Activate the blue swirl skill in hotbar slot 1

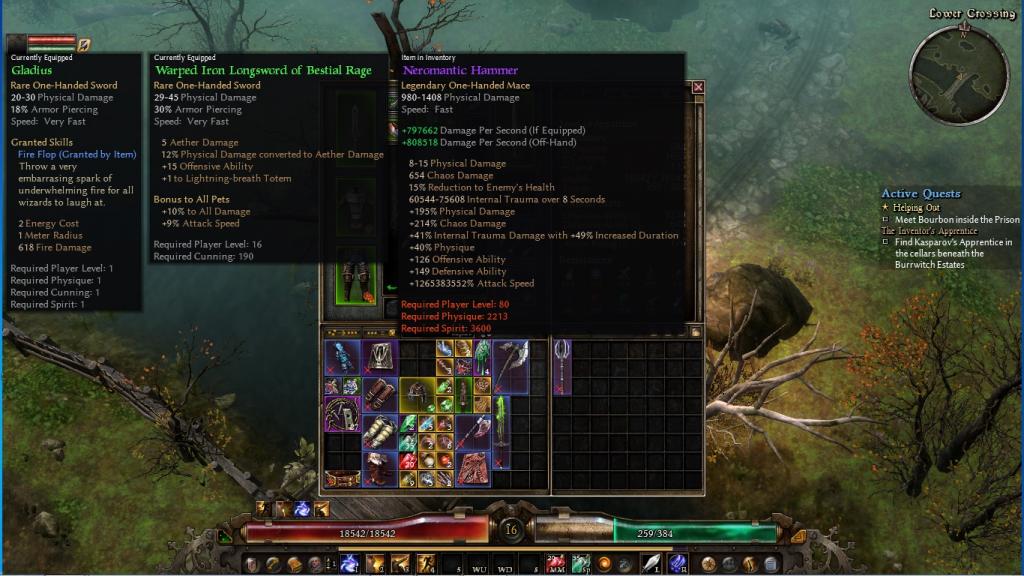(350, 564)
